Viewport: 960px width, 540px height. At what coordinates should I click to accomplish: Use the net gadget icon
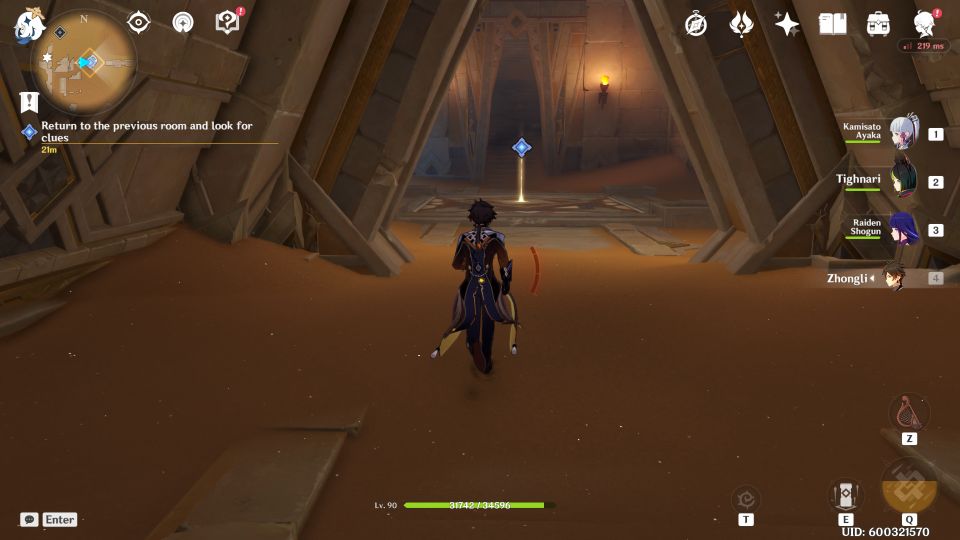click(909, 411)
